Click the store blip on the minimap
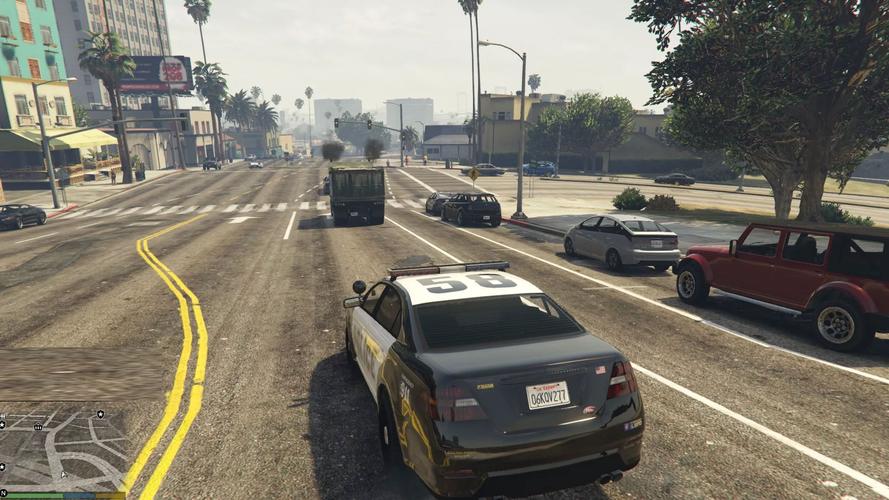Screen dimensions: 889x500 38,427
